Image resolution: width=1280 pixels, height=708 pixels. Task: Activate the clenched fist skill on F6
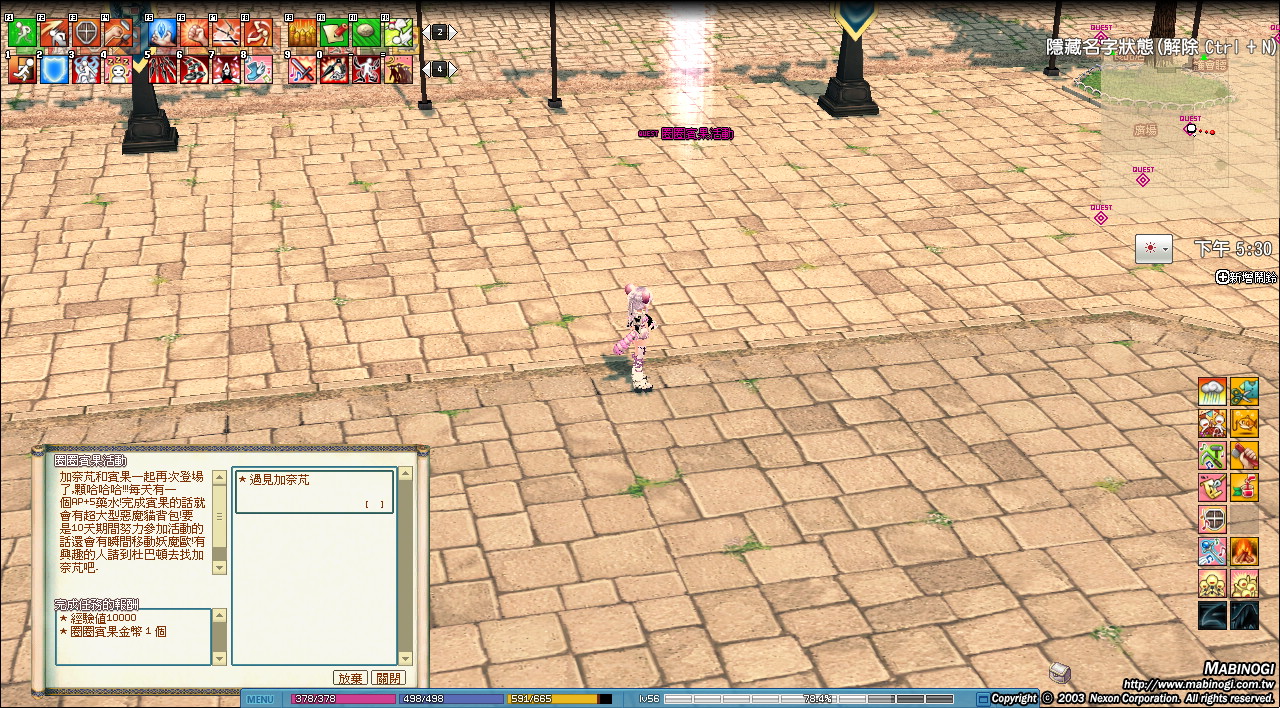tap(194, 33)
